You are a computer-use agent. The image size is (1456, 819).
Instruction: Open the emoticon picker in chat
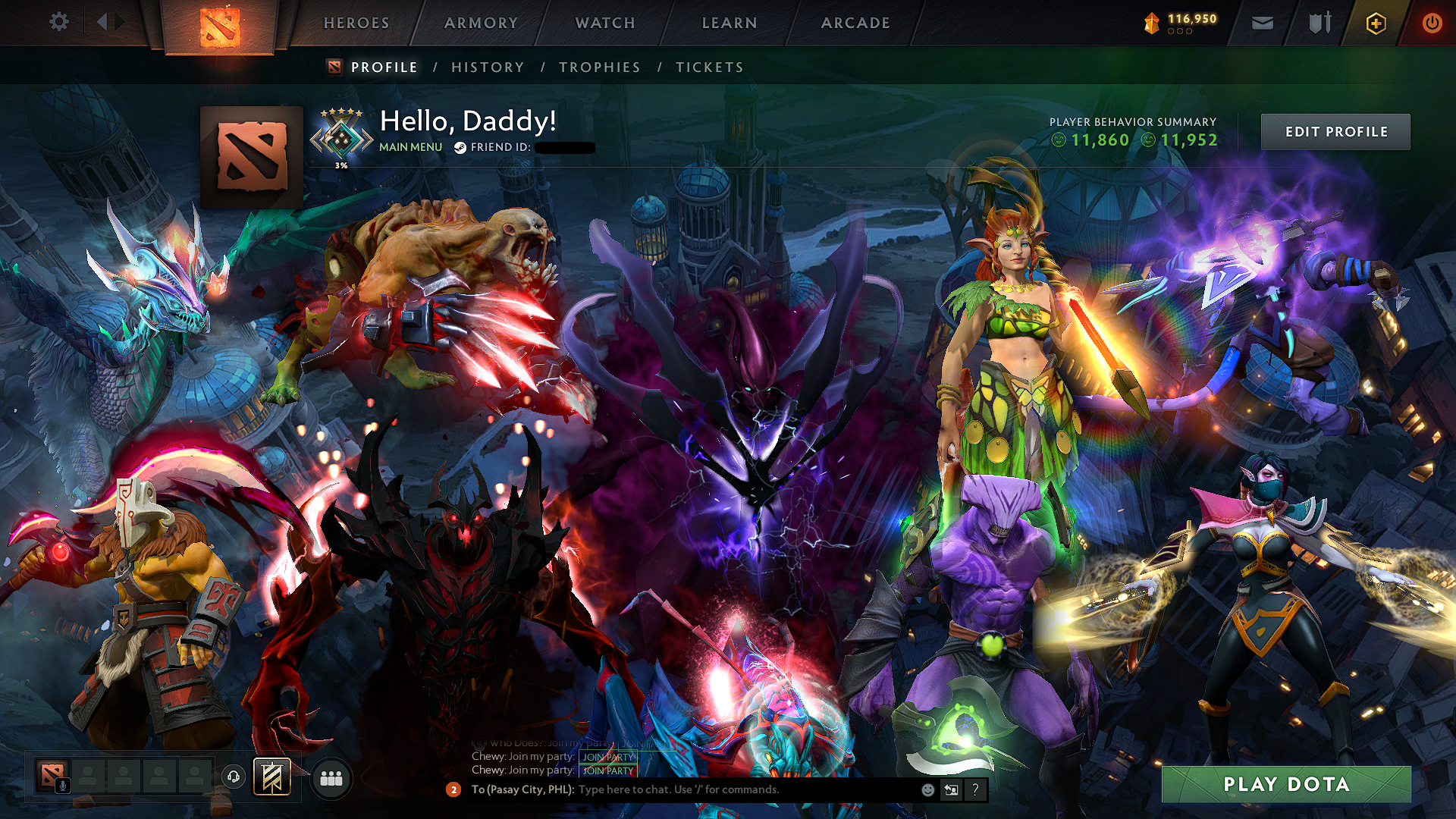(928, 789)
